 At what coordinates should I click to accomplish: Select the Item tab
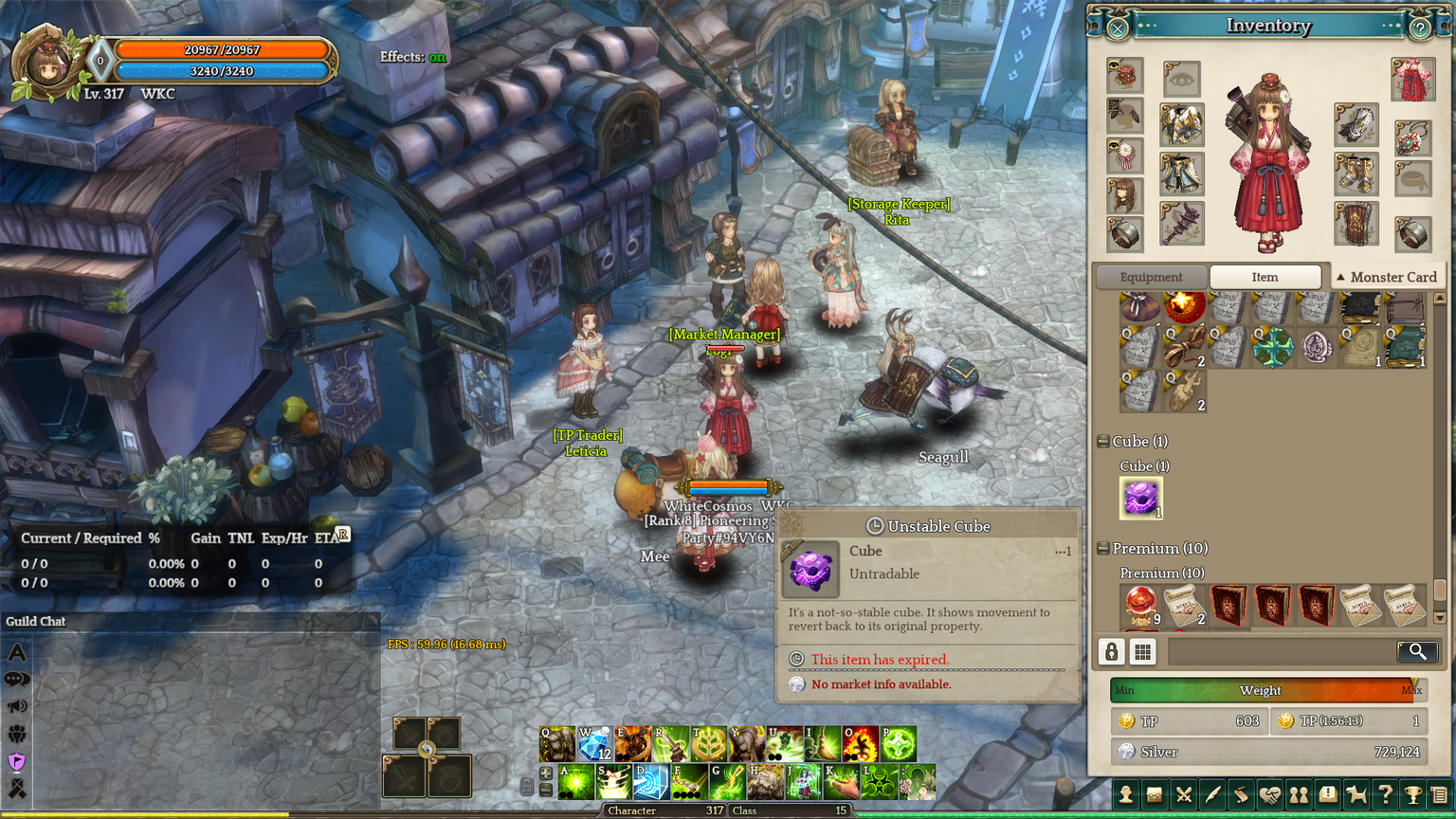pyautogui.click(x=1265, y=277)
